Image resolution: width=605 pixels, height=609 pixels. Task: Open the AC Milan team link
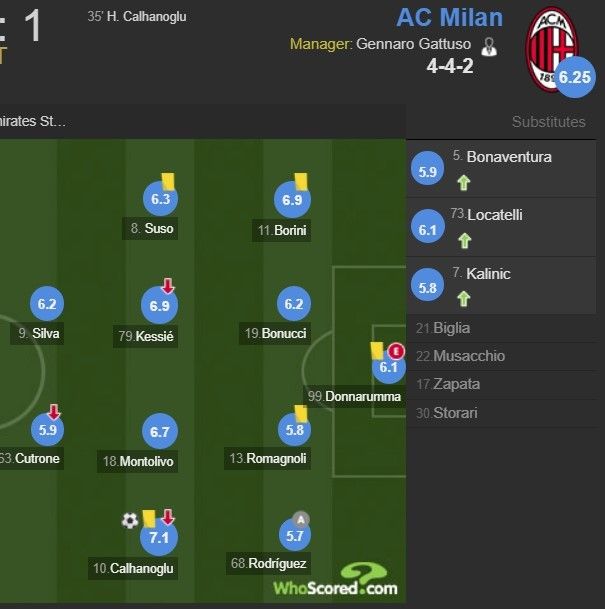(449, 18)
